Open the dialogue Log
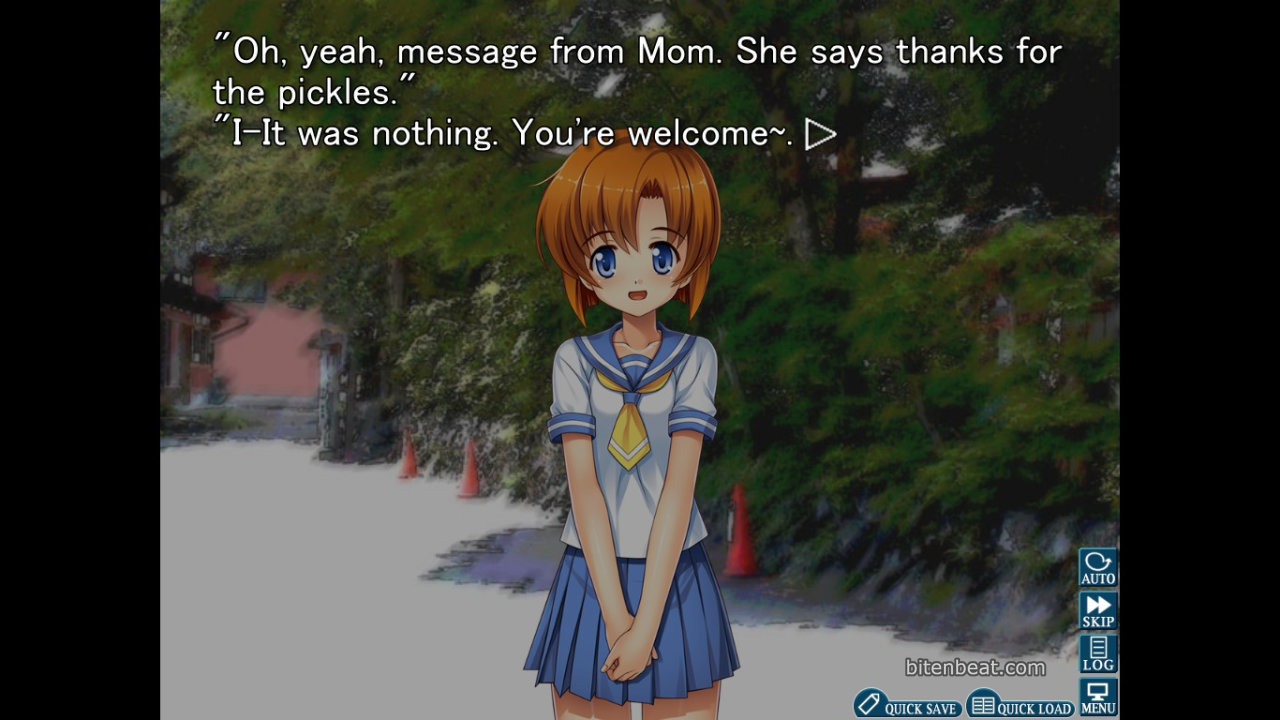 pos(1098,653)
